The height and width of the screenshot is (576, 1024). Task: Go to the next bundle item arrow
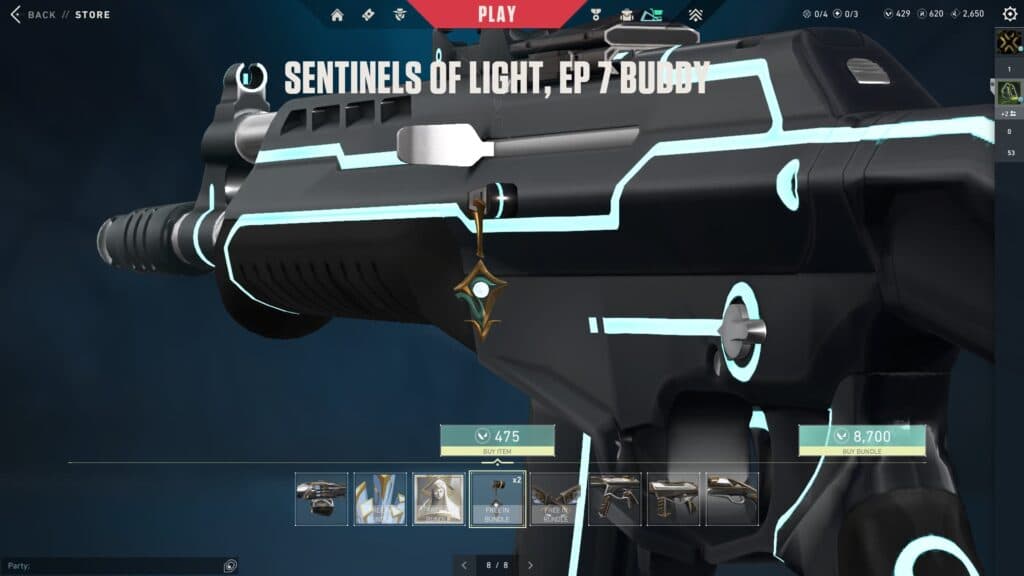(x=530, y=565)
